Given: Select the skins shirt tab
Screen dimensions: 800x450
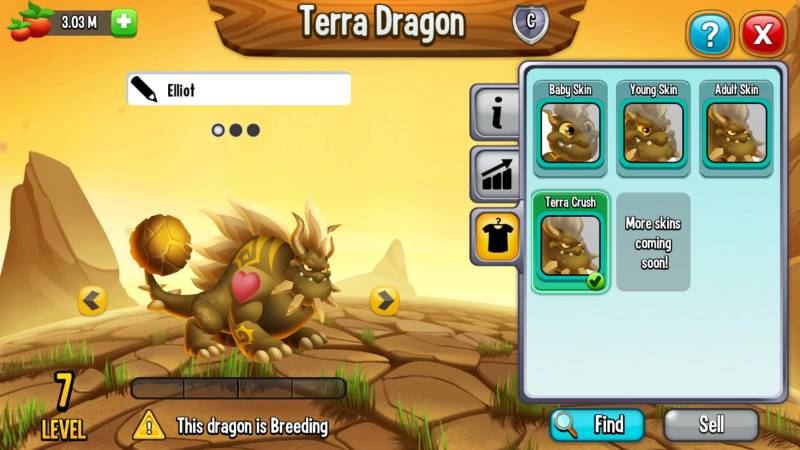Looking at the screenshot, I should (496, 236).
